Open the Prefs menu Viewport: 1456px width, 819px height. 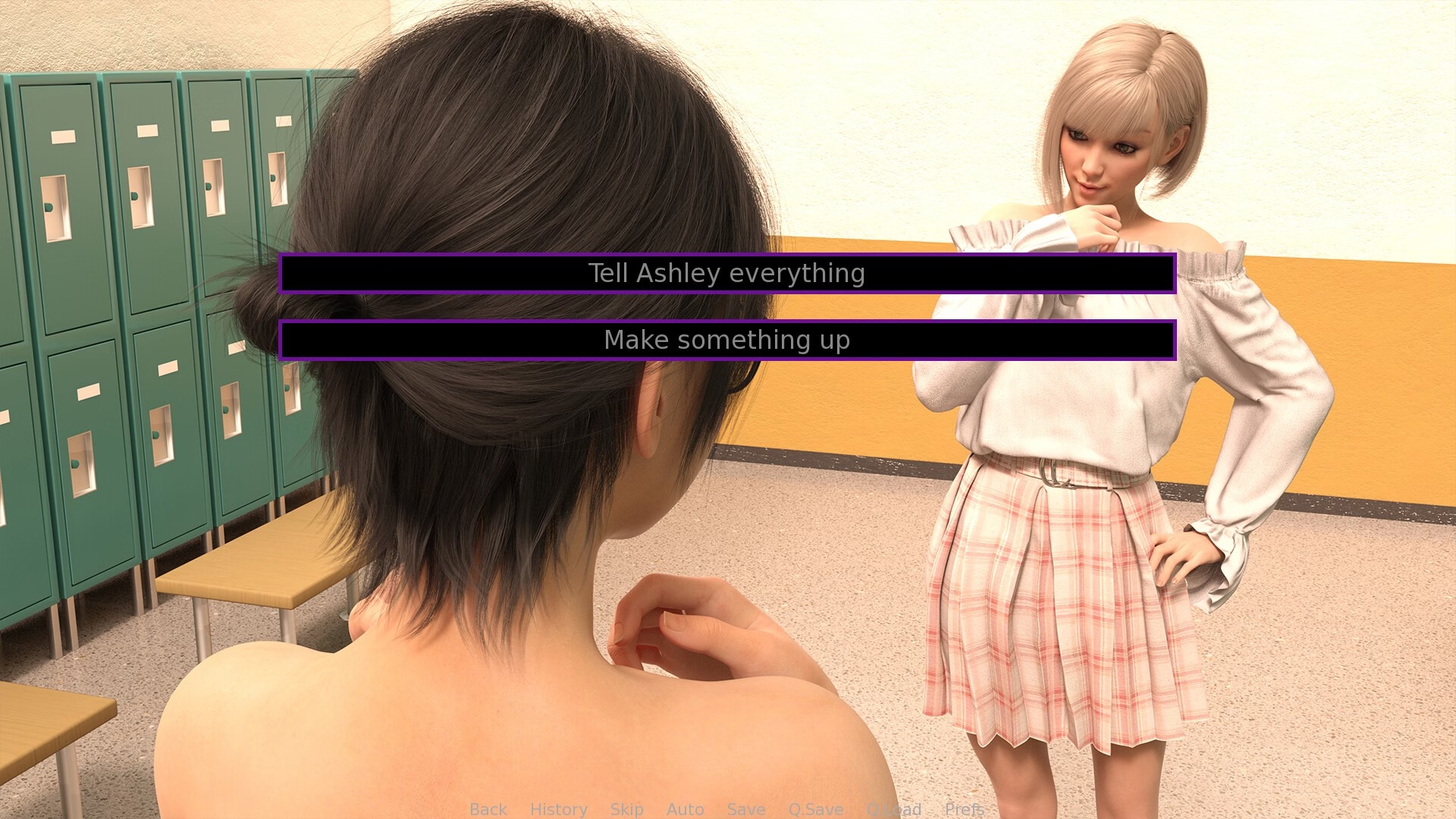pyautogui.click(x=964, y=809)
